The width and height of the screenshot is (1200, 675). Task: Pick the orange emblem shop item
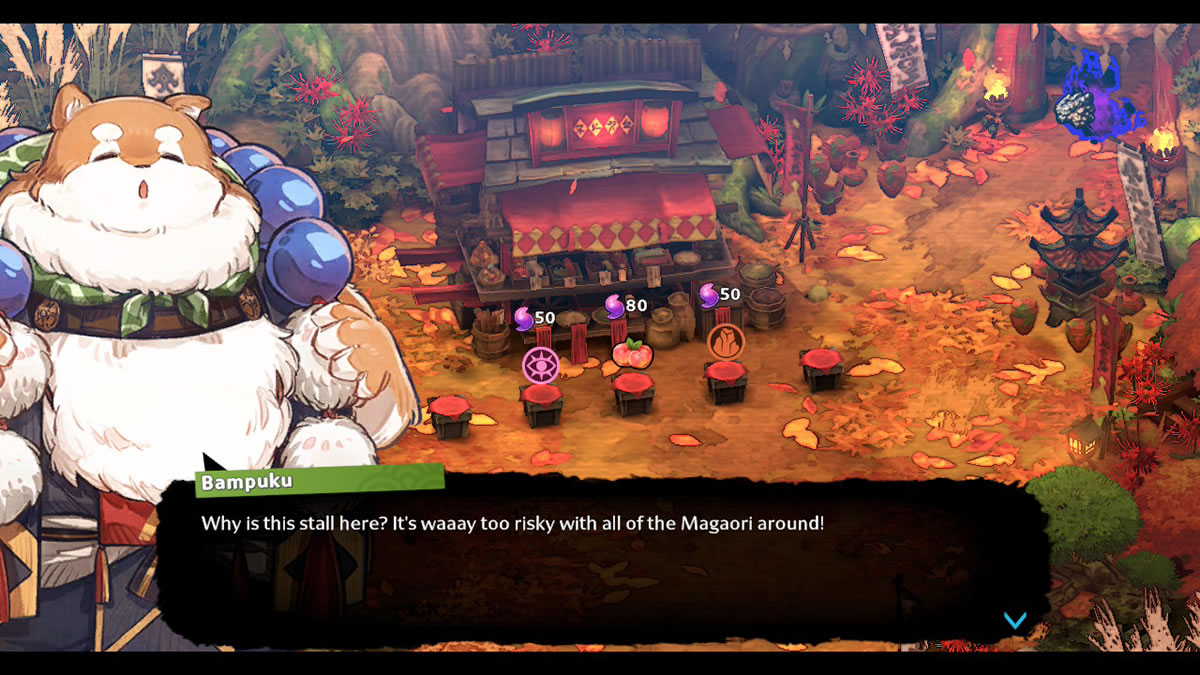(x=726, y=342)
